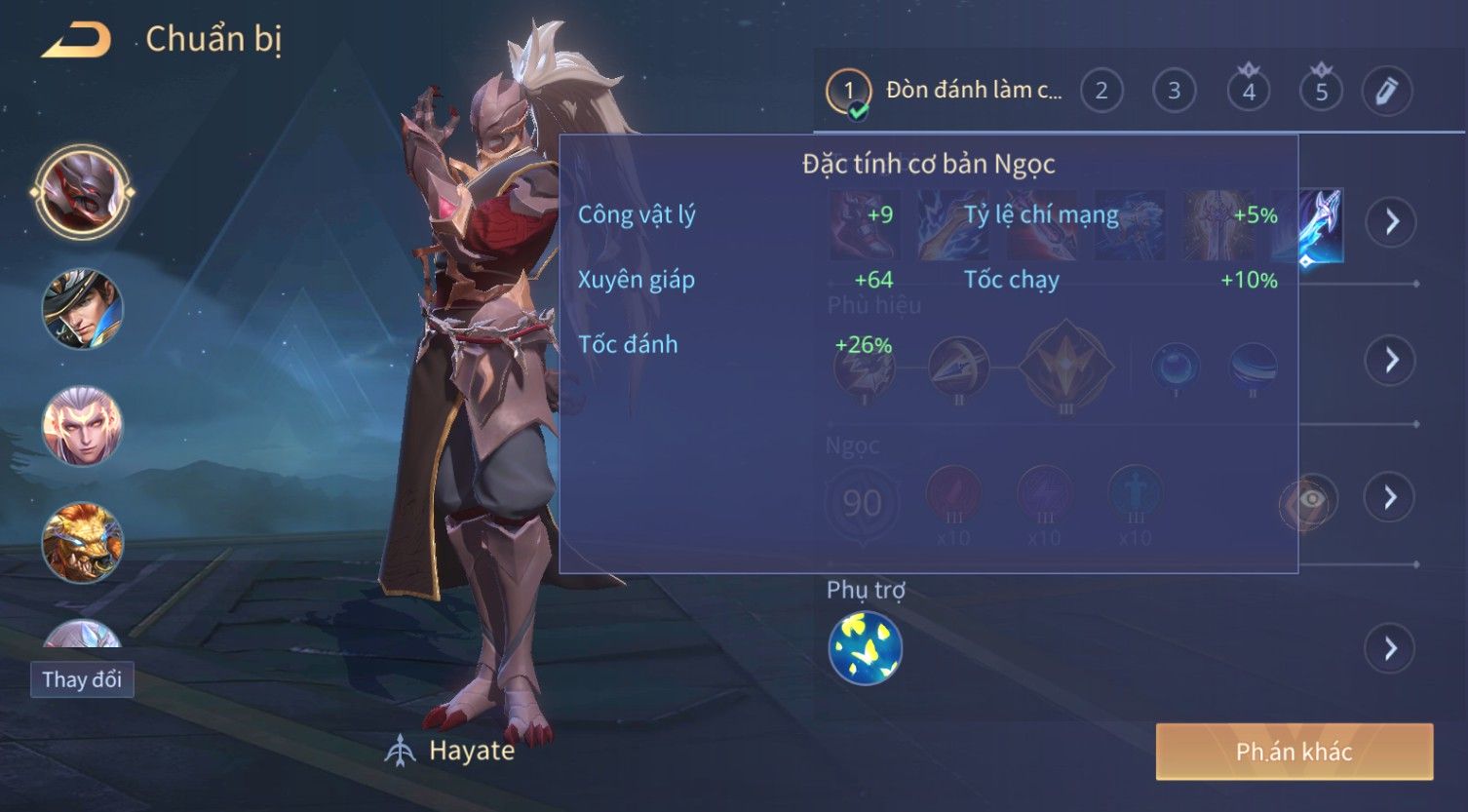The width and height of the screenshot is (1468, 812).
Task: Expand the equipment build row arrow
Action: point(1391,222)
